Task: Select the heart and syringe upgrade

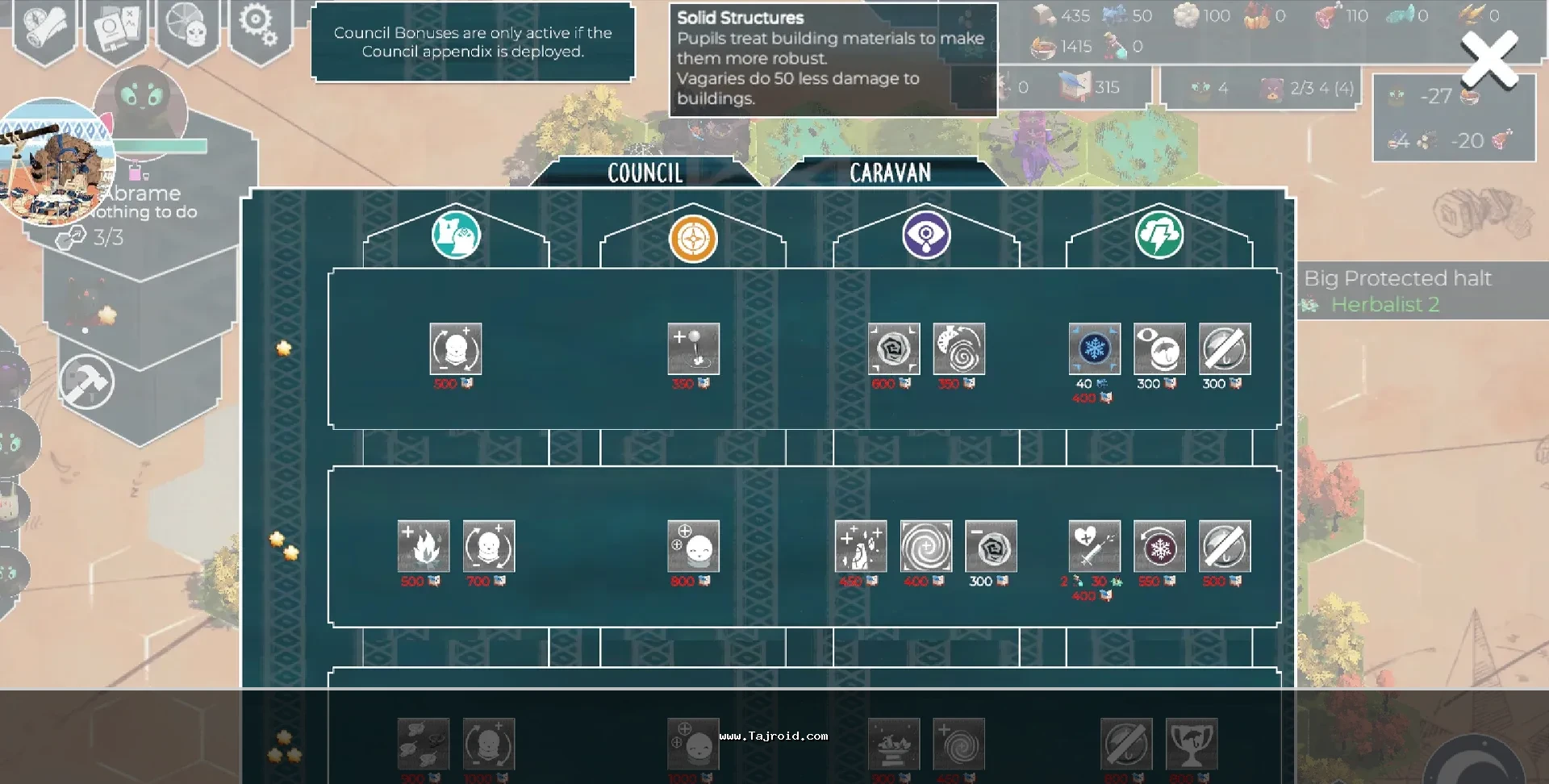Action: point(1094,546)
